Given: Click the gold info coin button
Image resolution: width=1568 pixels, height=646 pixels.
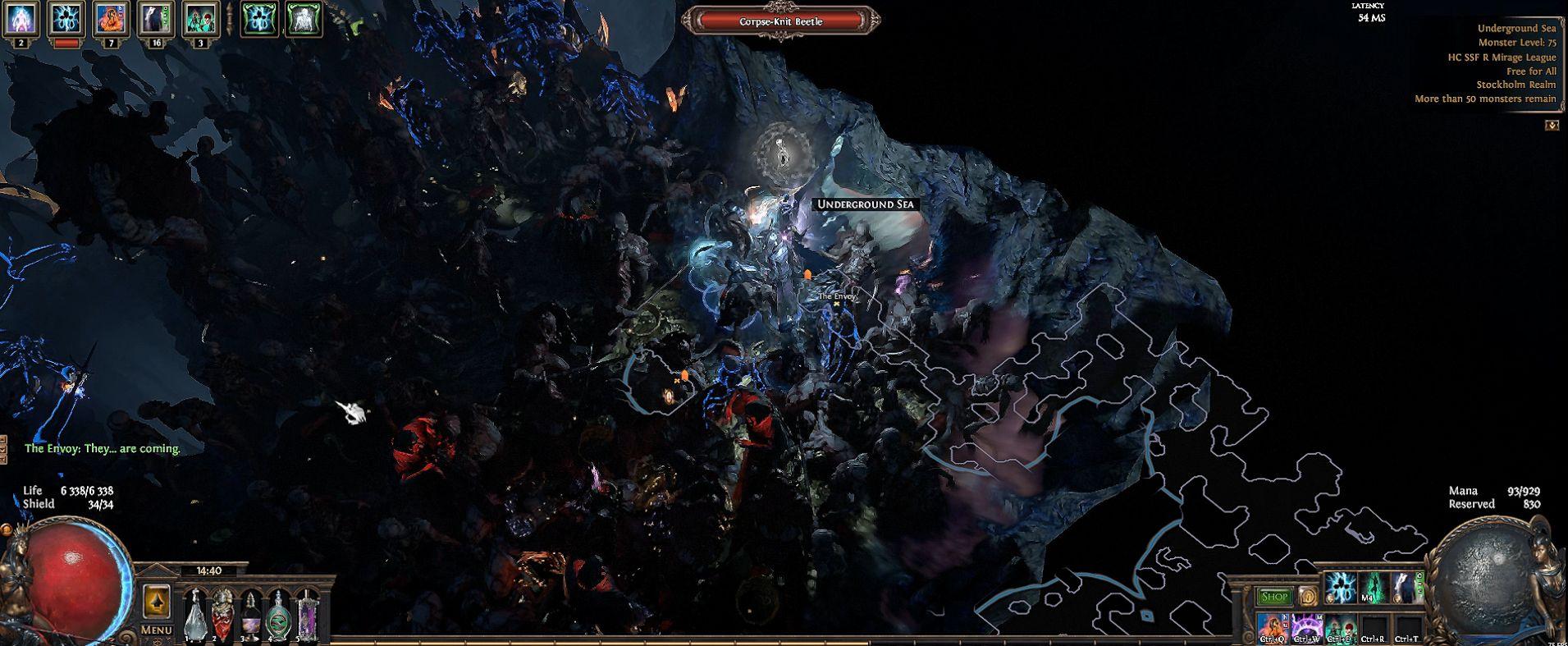Looking at the screenshot, I should [1306, 597].
